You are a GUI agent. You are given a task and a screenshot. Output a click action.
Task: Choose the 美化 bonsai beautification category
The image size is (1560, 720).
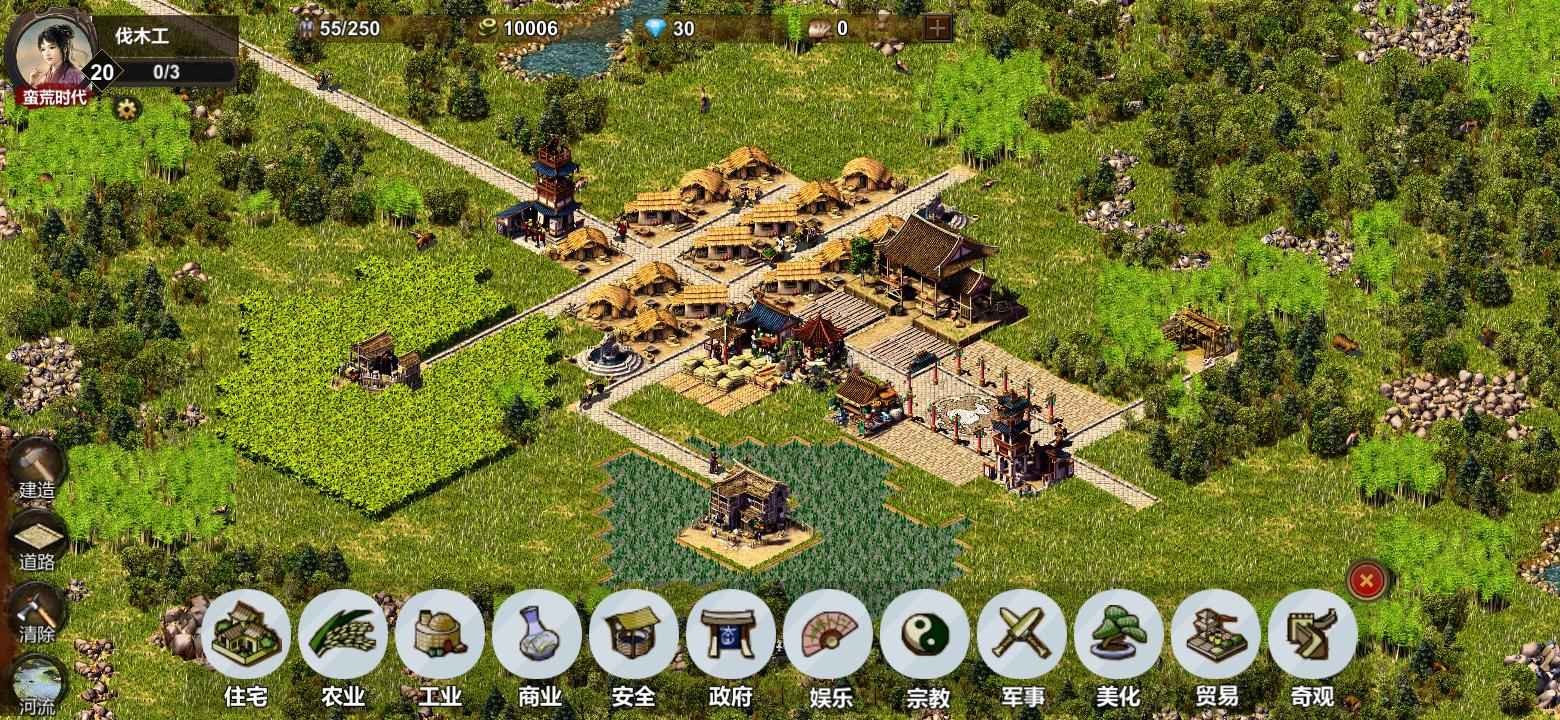pyautogui.click(x=1119, y=635)
